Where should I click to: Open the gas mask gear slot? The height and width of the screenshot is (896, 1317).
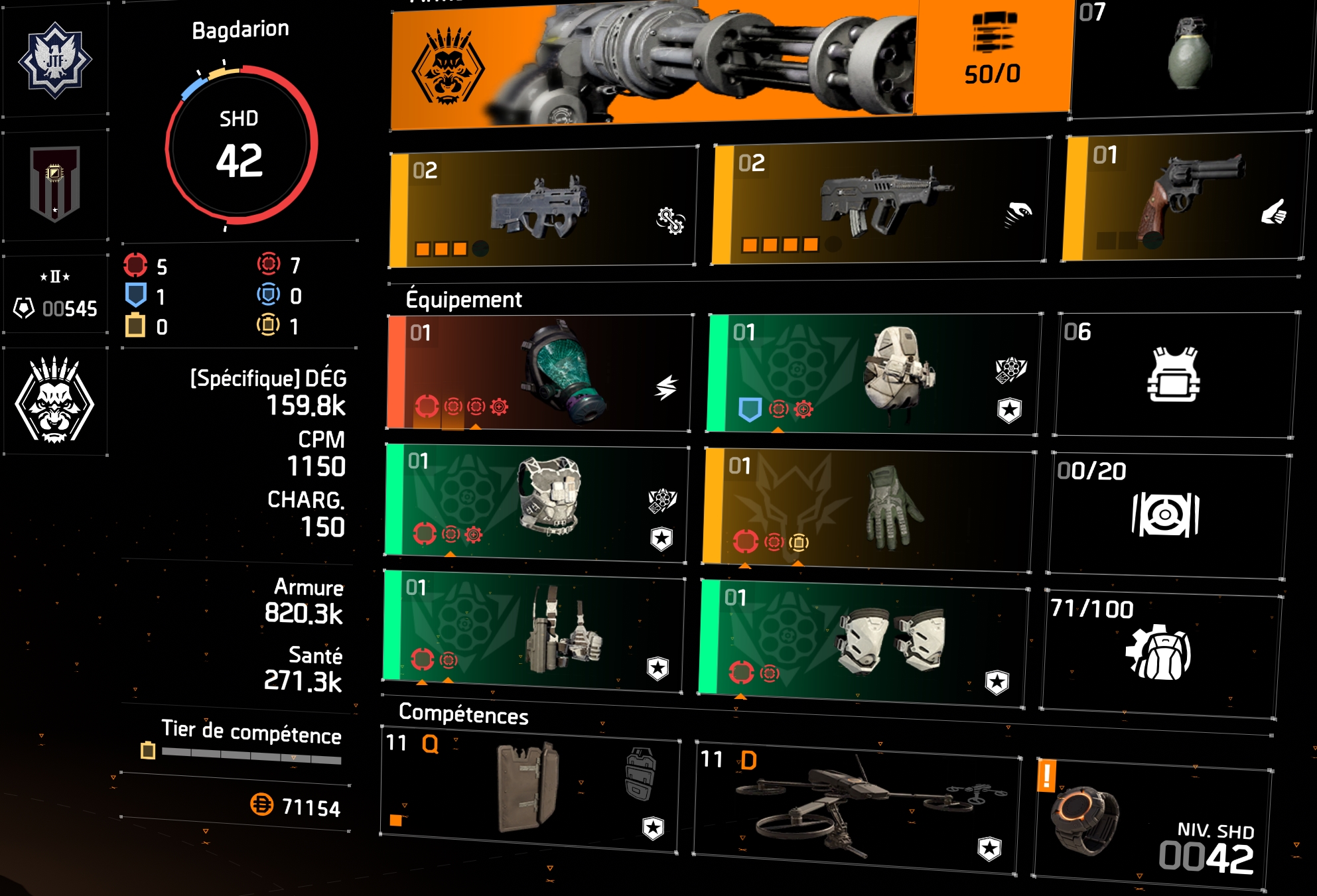click(x=539, y=373)
